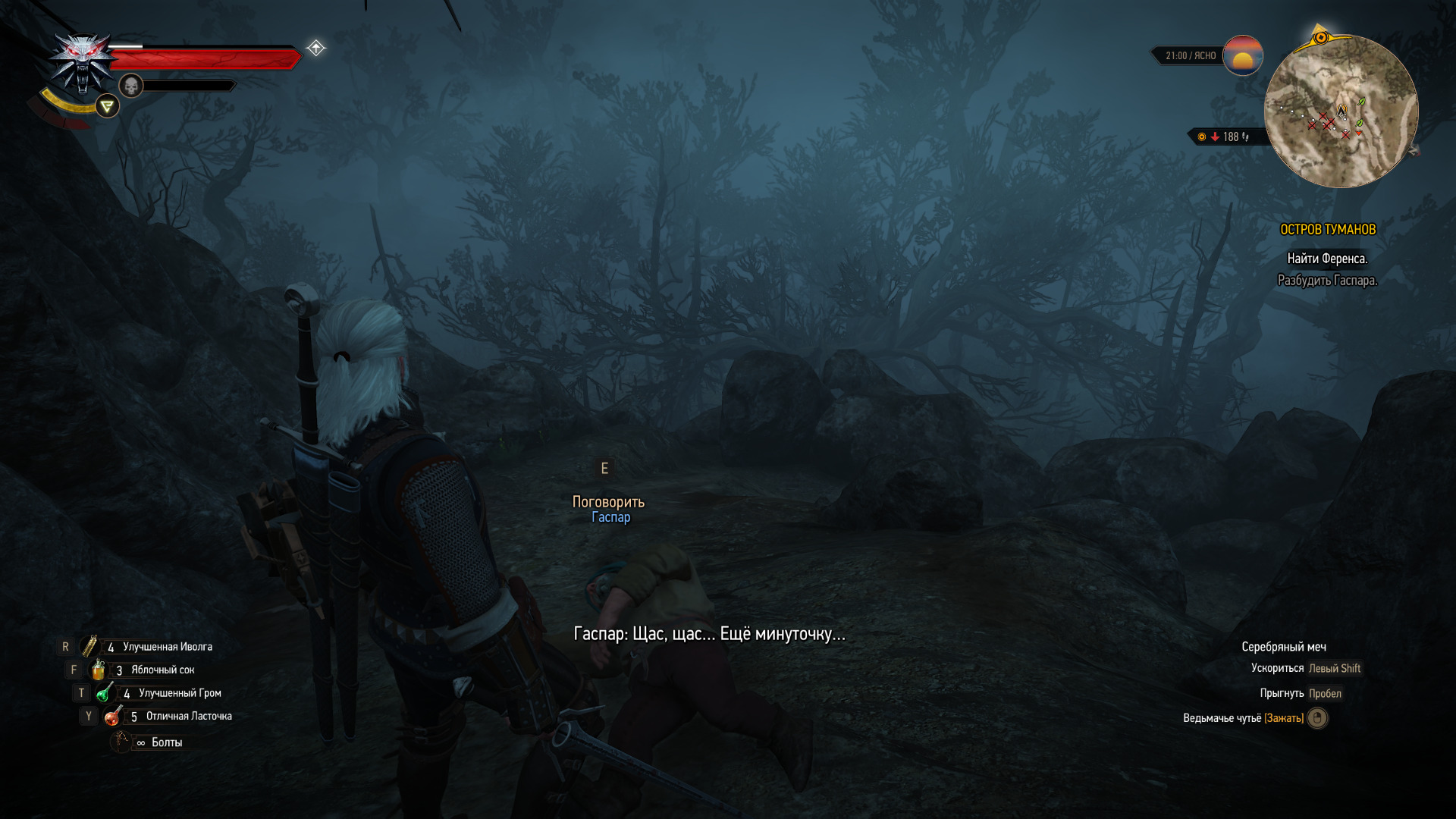The width and height of the screenshot is (1456, 819).
Task: Click the diamond buff icon beside health bar
Action: (316, 49)
